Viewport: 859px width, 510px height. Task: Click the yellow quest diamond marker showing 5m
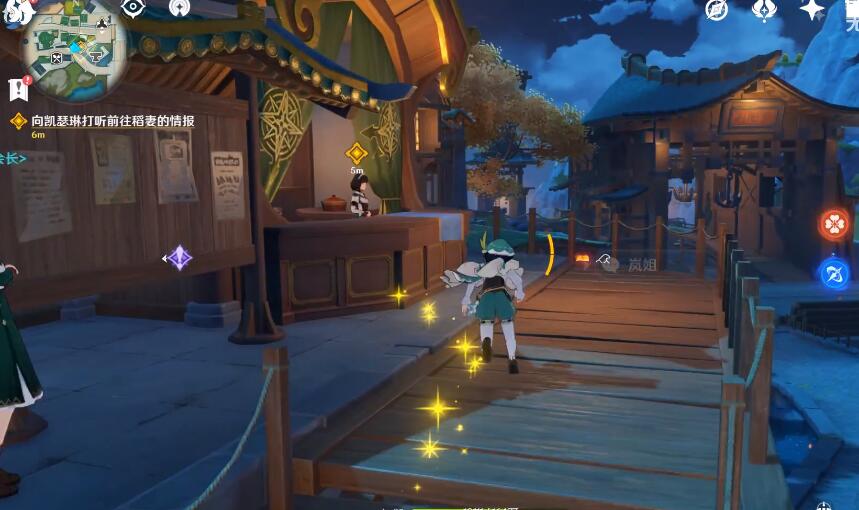356,153
